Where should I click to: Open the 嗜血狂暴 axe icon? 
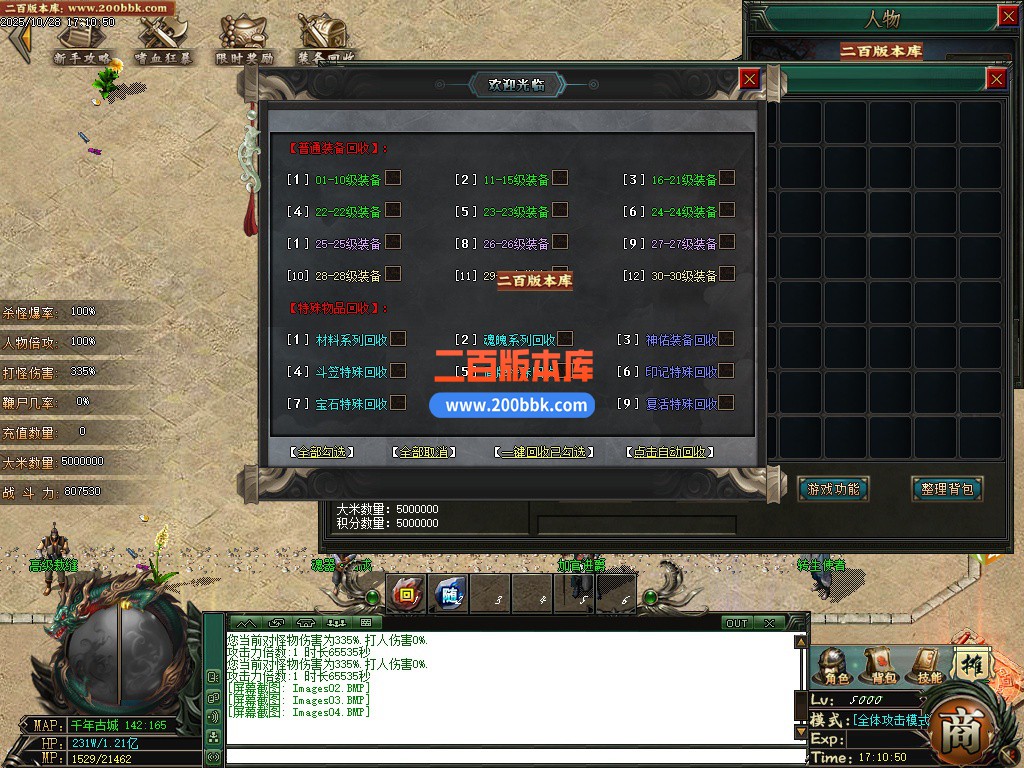click(x=162, y=40)
